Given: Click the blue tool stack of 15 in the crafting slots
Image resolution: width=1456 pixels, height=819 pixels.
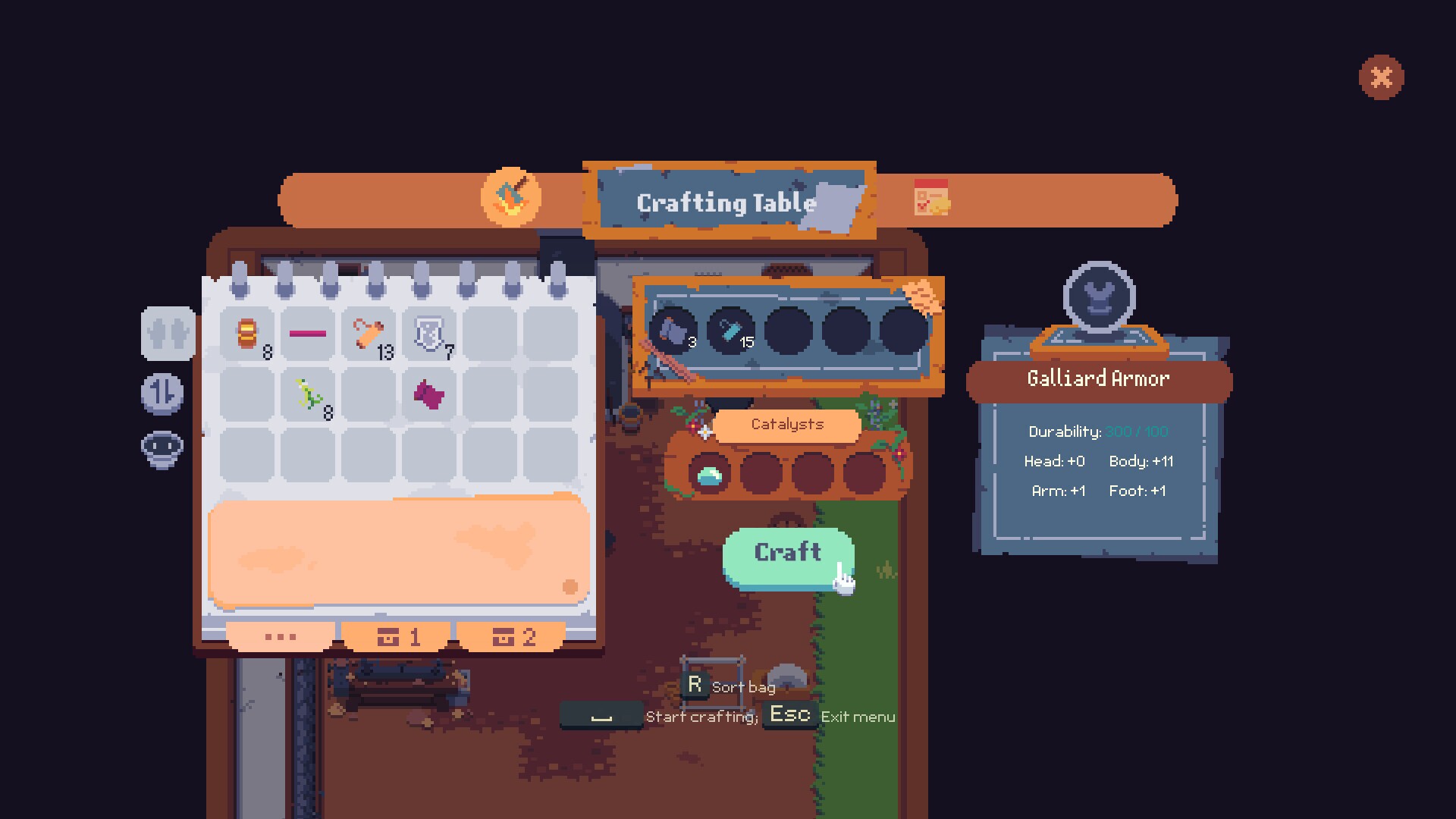Looking at the screenshot, I should pyautogui.click(x=730, y=331).
